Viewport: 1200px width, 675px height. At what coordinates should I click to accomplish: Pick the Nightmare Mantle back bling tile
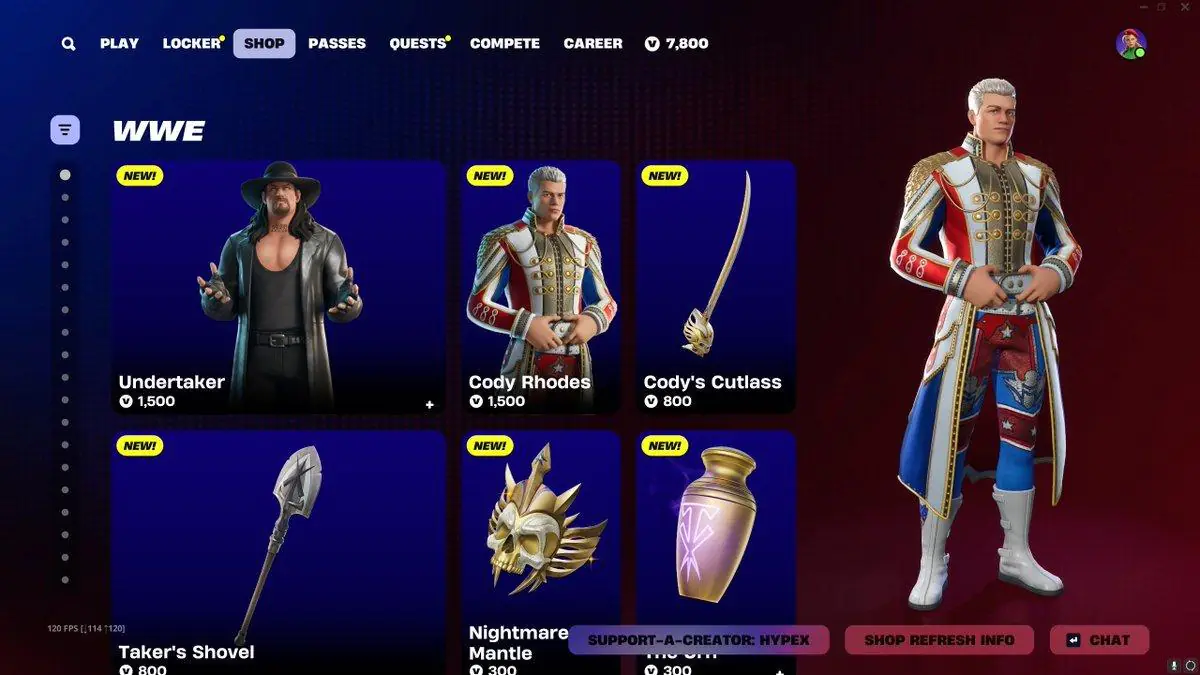(541, 530)
